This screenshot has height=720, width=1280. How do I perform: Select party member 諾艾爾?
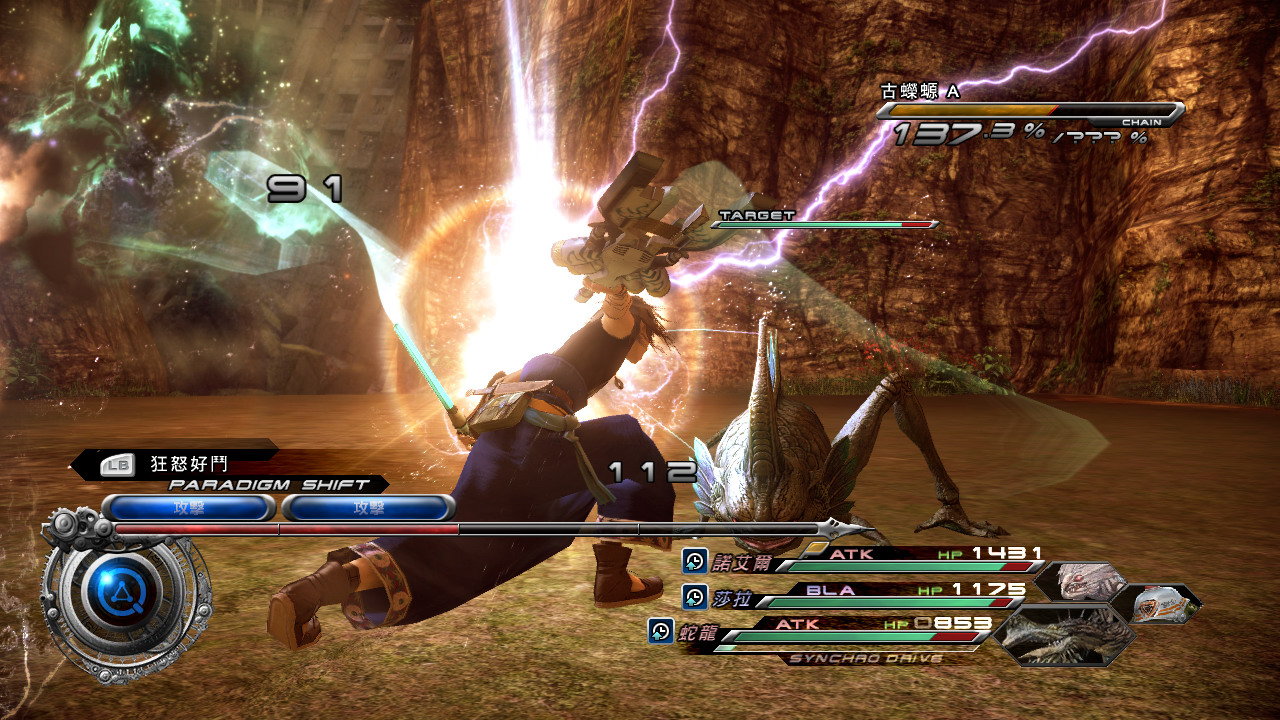(742, 562)
